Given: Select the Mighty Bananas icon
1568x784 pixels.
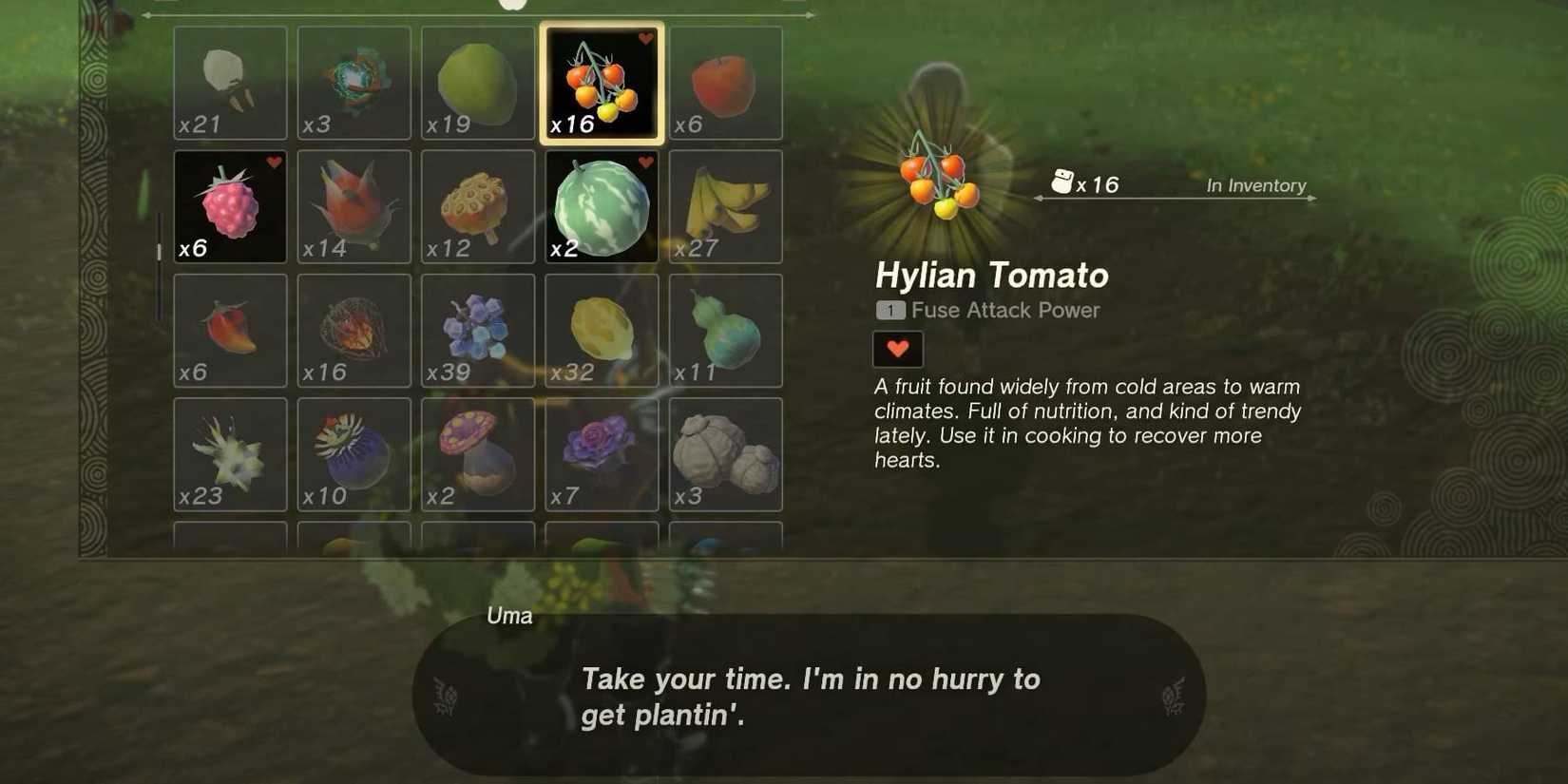Looking at the screenshot, I should (725, 206).
